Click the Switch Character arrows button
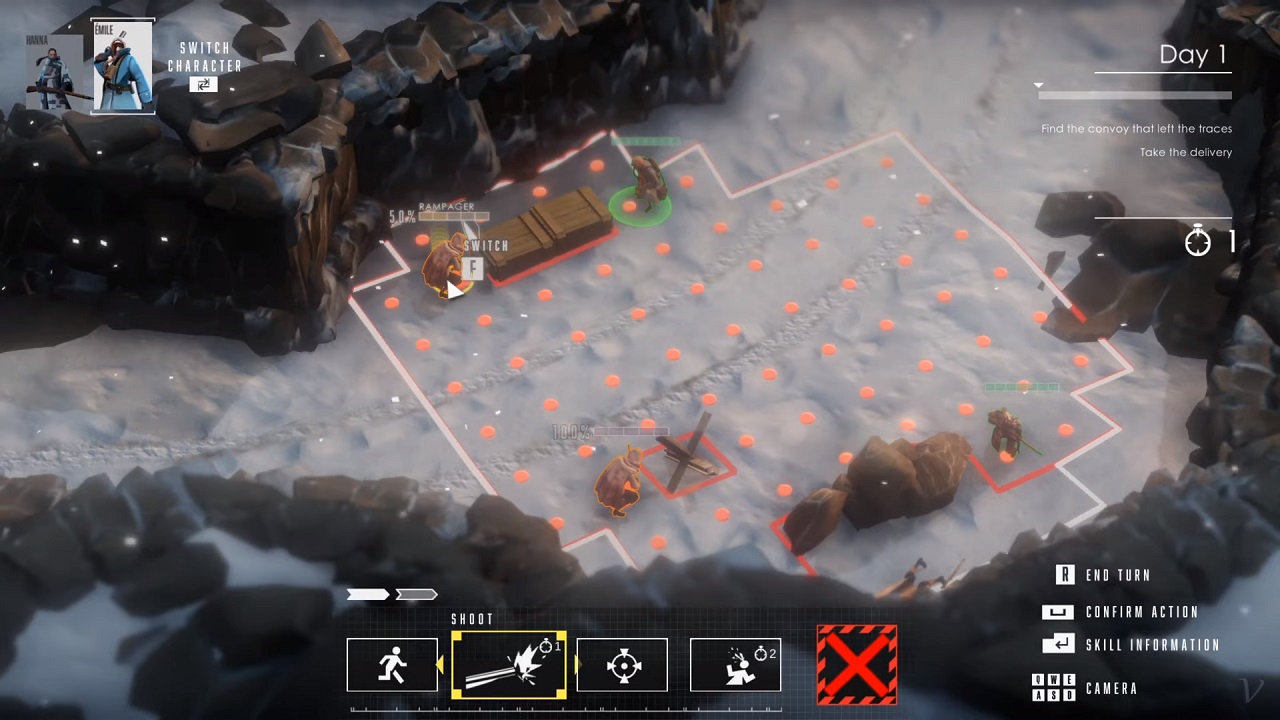 (204, 85)
